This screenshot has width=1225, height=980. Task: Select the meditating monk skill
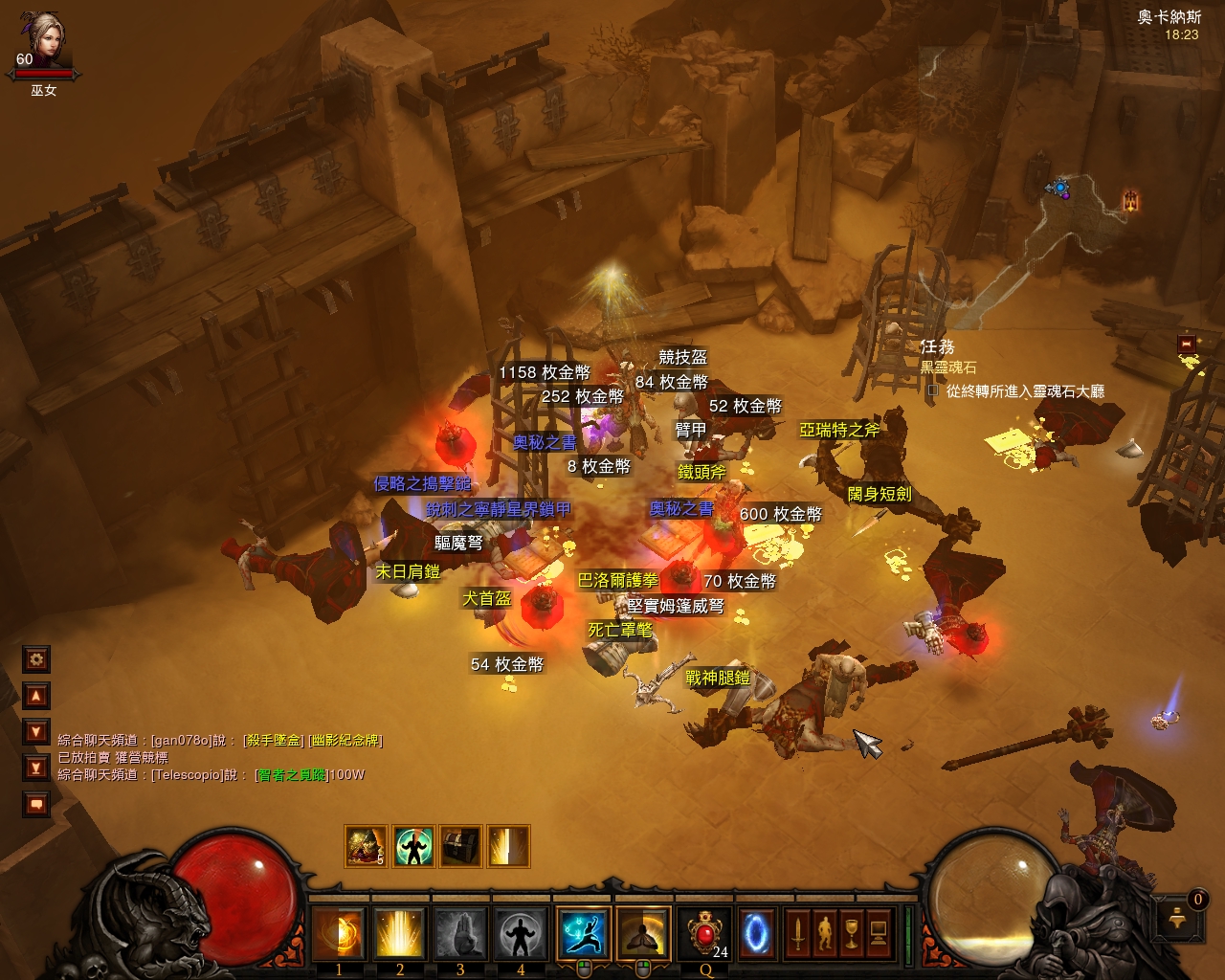tap(643, 932)
